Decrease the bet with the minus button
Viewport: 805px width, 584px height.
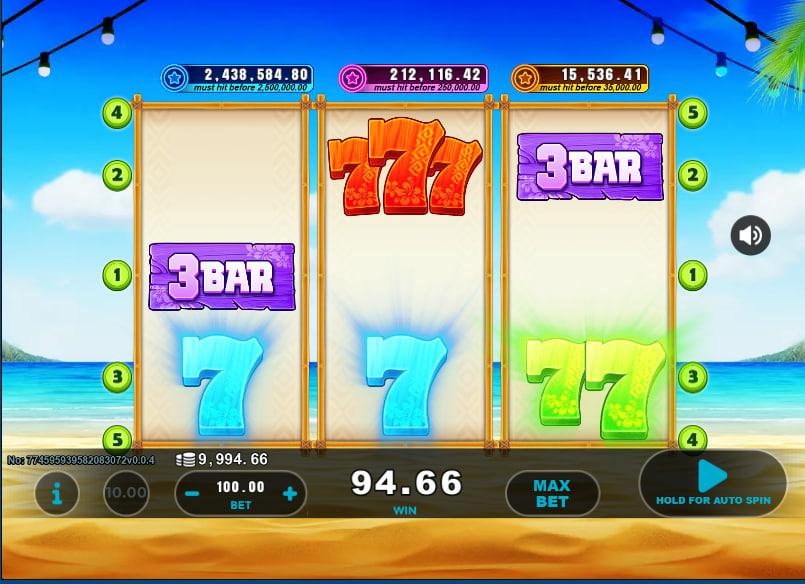[x=192, y=493]
